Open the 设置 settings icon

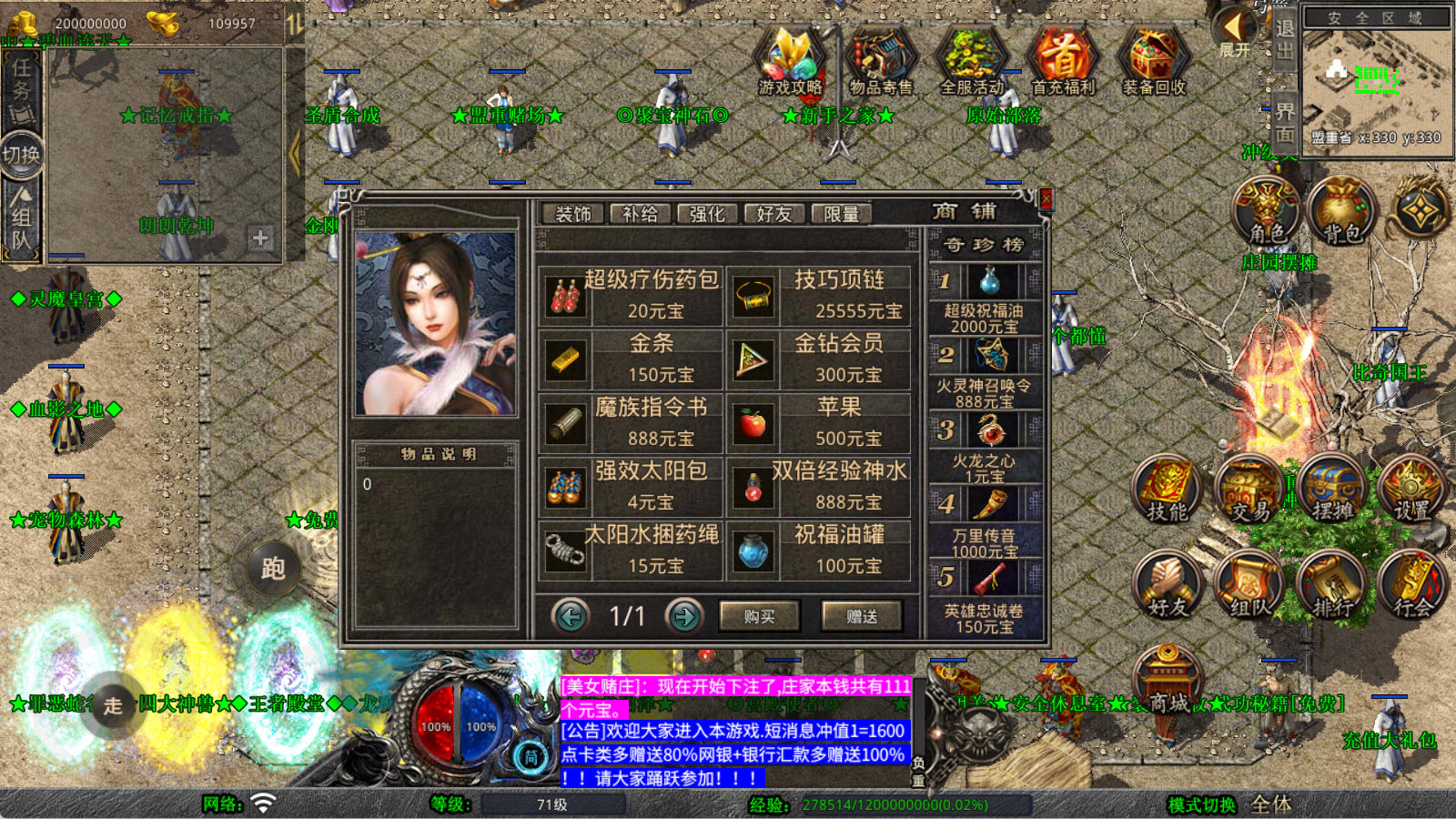1411,490
